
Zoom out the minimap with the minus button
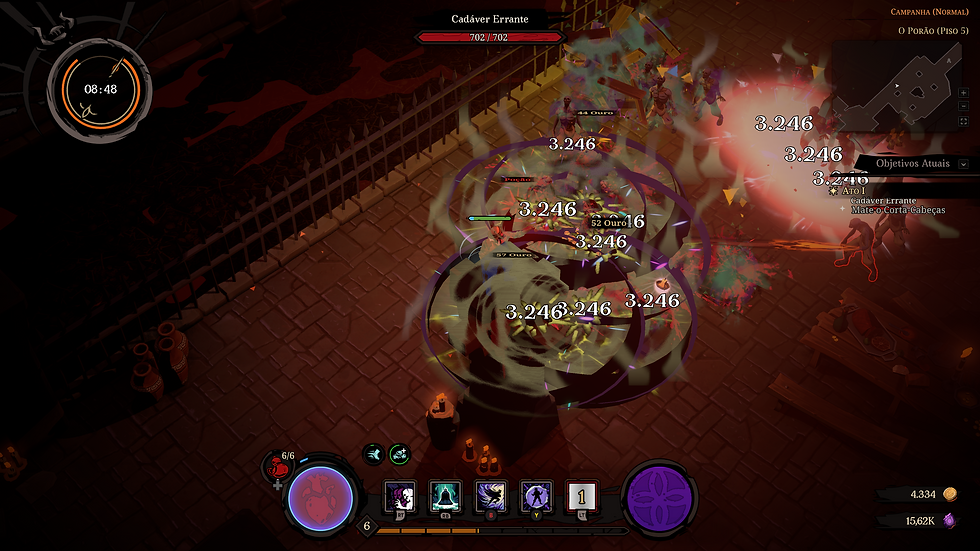pyautogui.click(x=964, y=105)
